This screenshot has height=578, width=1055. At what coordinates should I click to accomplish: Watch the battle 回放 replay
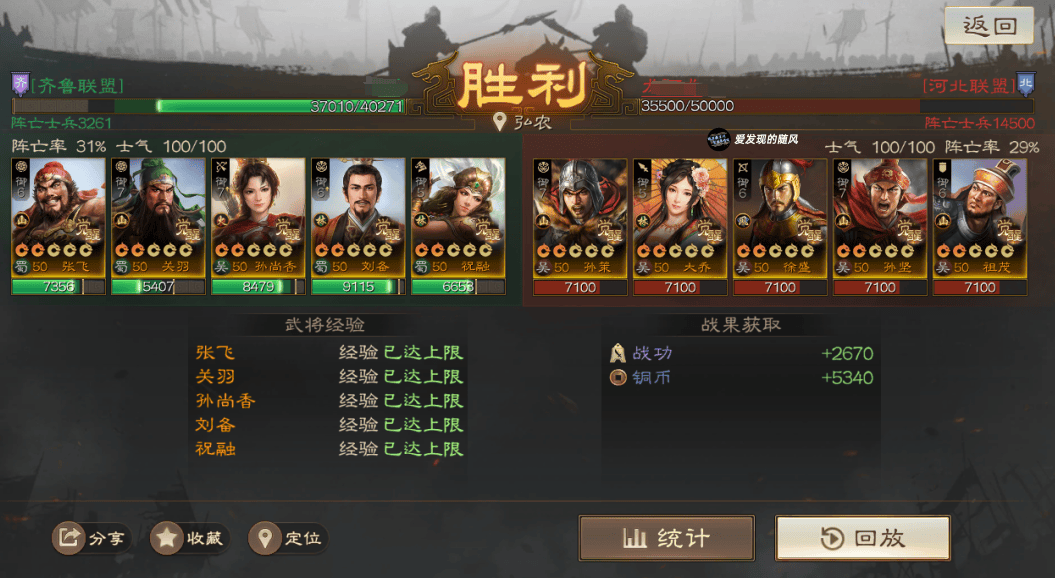862,538
